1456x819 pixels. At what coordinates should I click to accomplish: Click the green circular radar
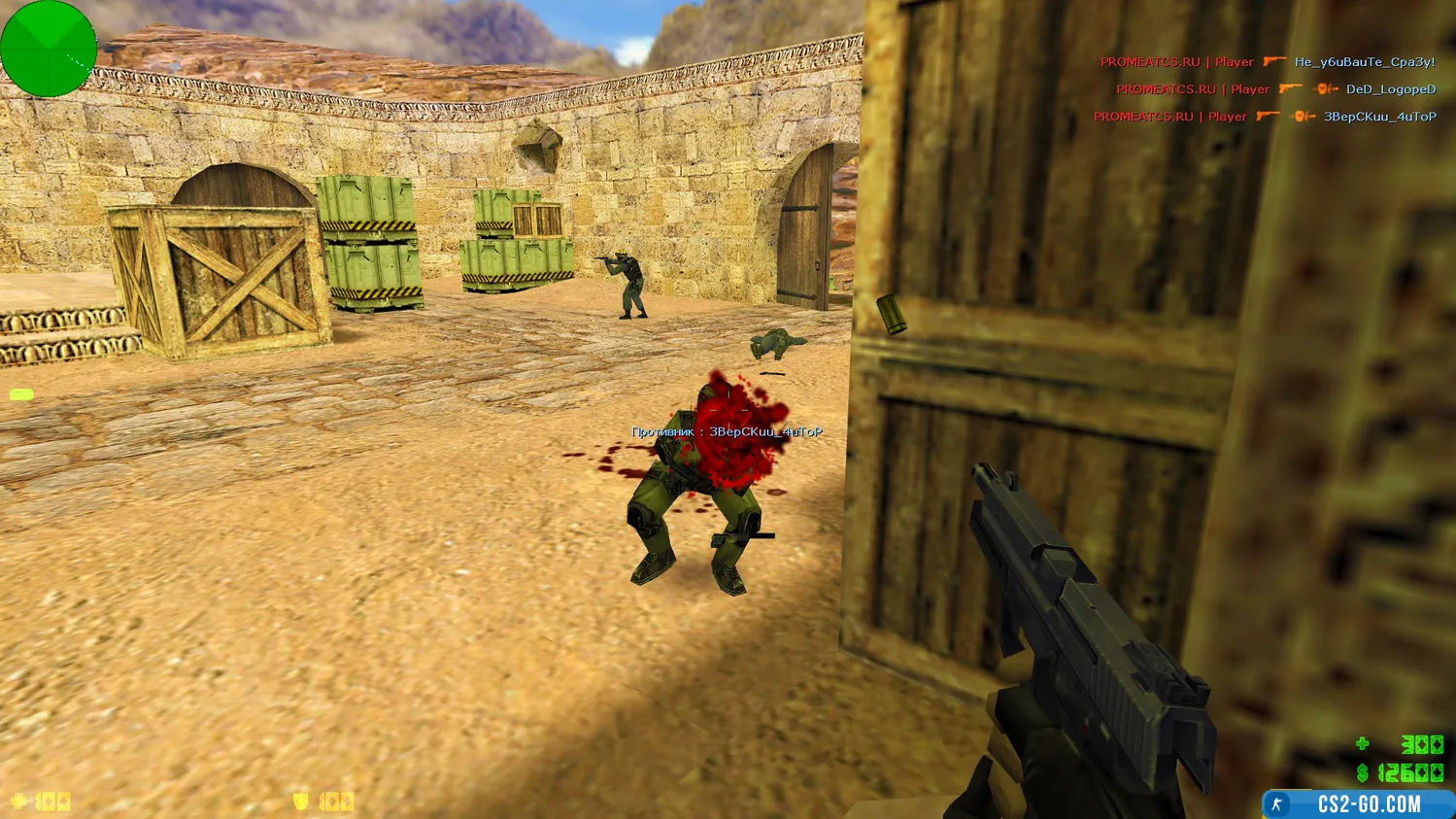[48, 49]
